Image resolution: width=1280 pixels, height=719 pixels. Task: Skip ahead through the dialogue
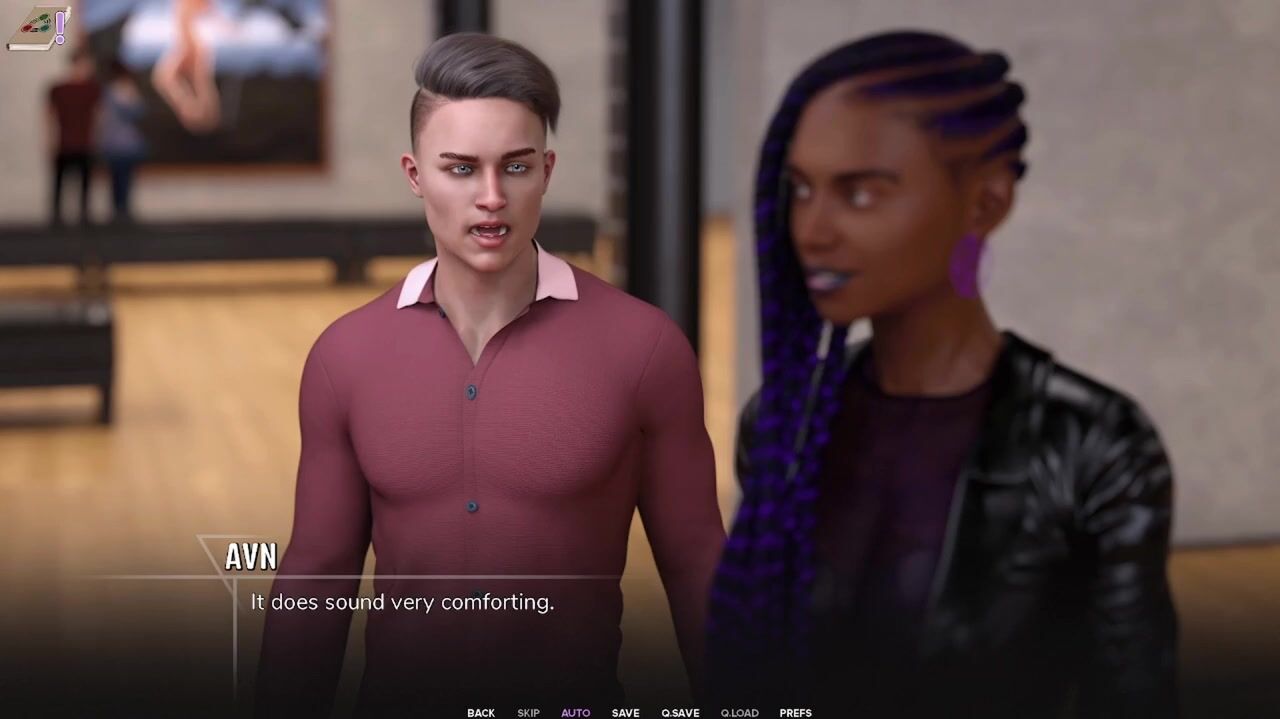coord(528,712)
